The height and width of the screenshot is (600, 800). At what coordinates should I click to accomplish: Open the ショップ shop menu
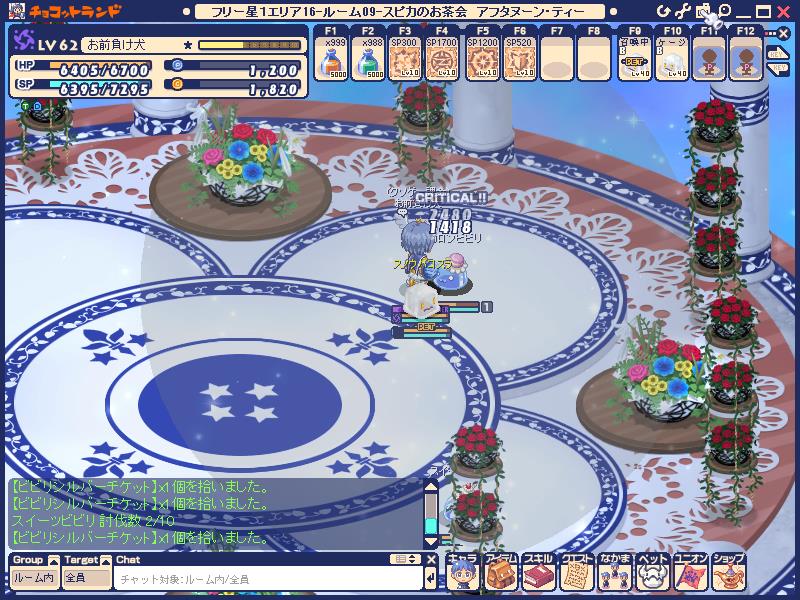[727, 573]
